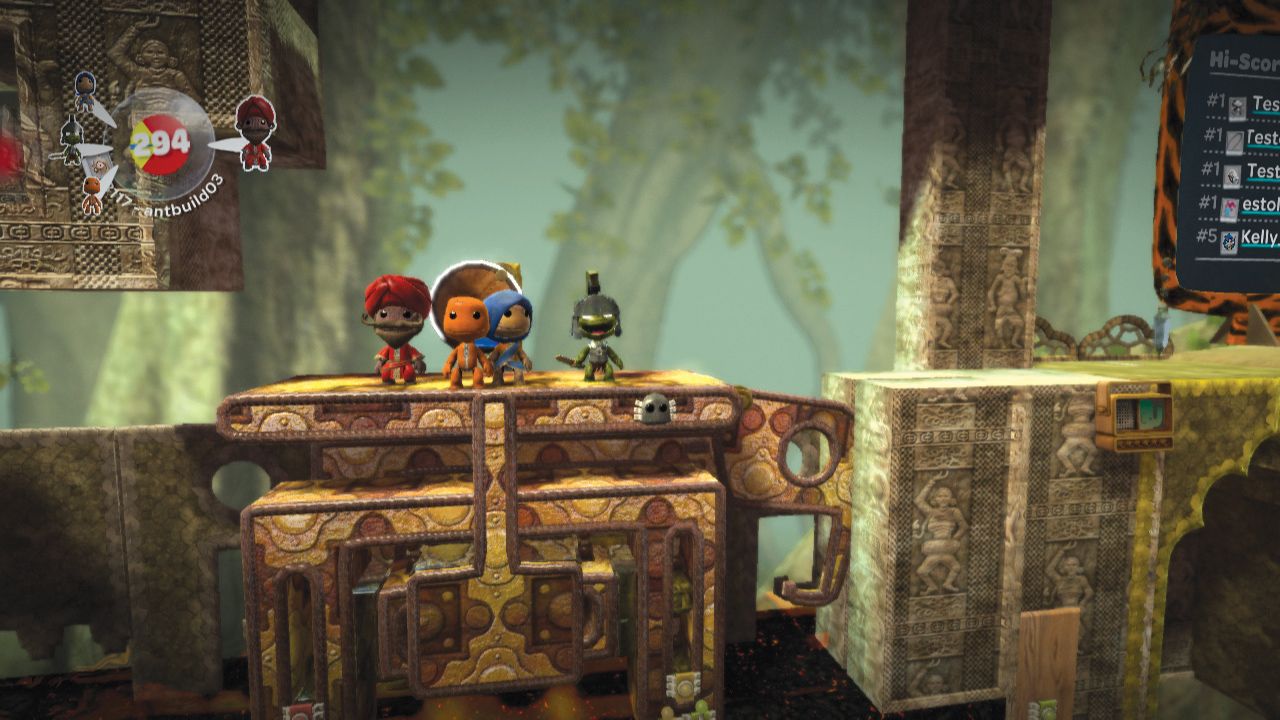Click the pencil avatar beside the second Test entry
The height and width of the screenshot is (720, 1280).
(x=1235, y=140)
